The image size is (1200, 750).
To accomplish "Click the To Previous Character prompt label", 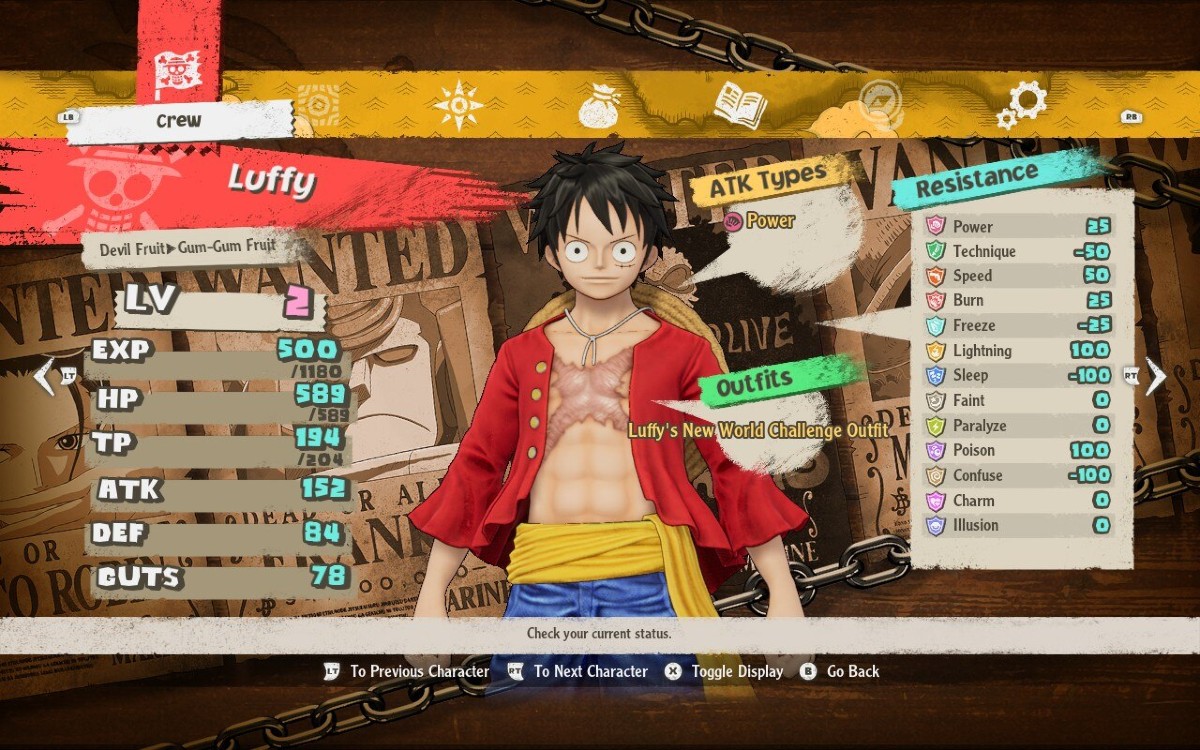I will tap(419, 672).
